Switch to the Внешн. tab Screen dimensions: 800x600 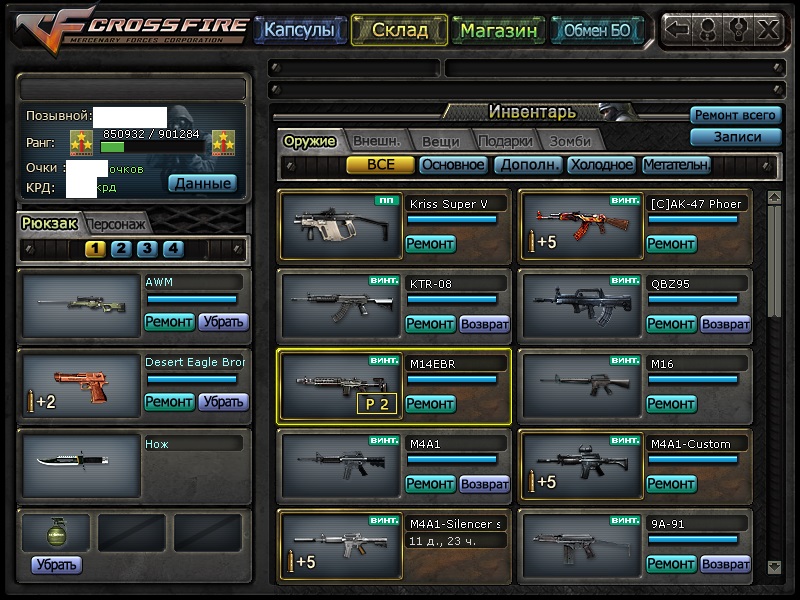point(376,141)
